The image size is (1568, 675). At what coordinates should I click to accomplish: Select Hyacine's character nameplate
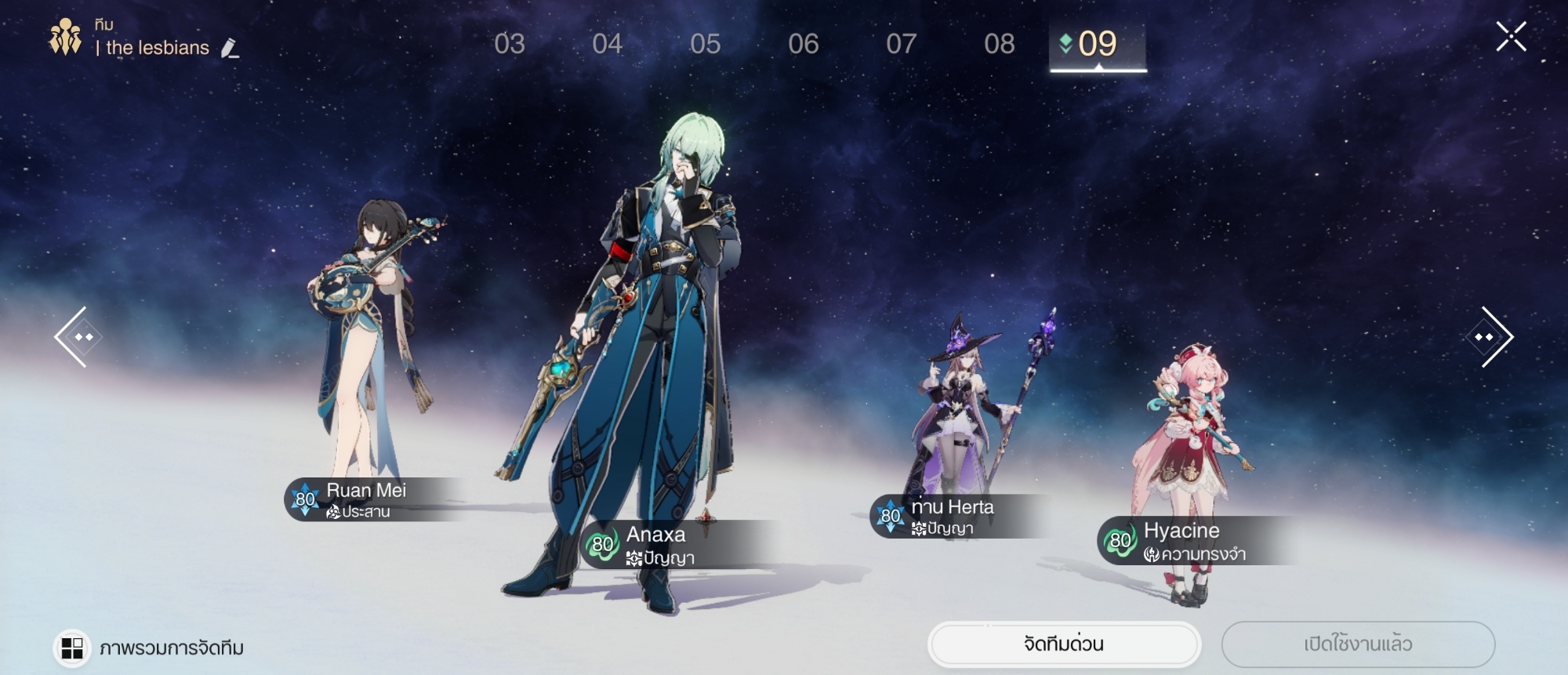(x=1184, y=541)
